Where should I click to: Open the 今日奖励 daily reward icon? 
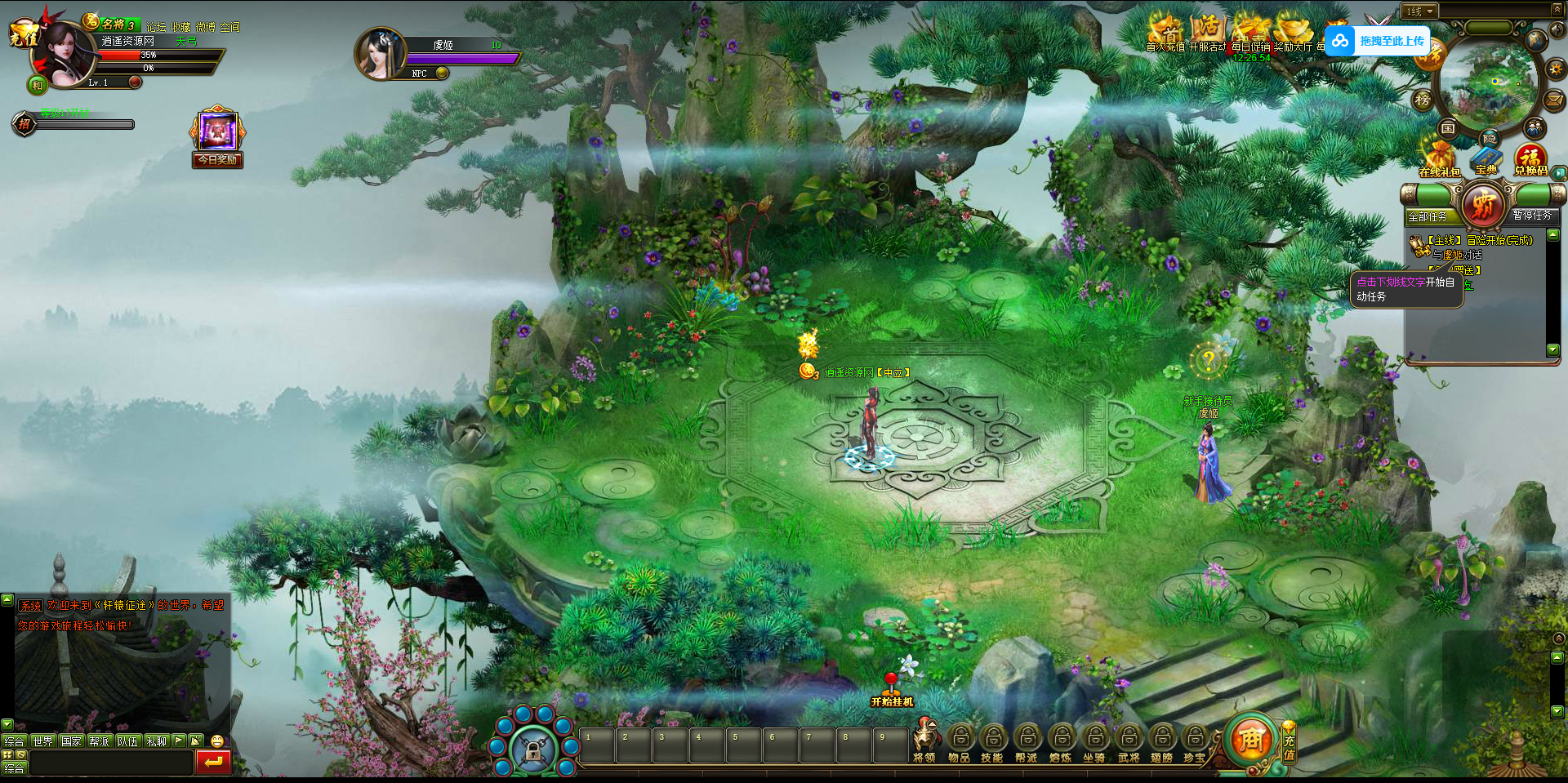217,135
